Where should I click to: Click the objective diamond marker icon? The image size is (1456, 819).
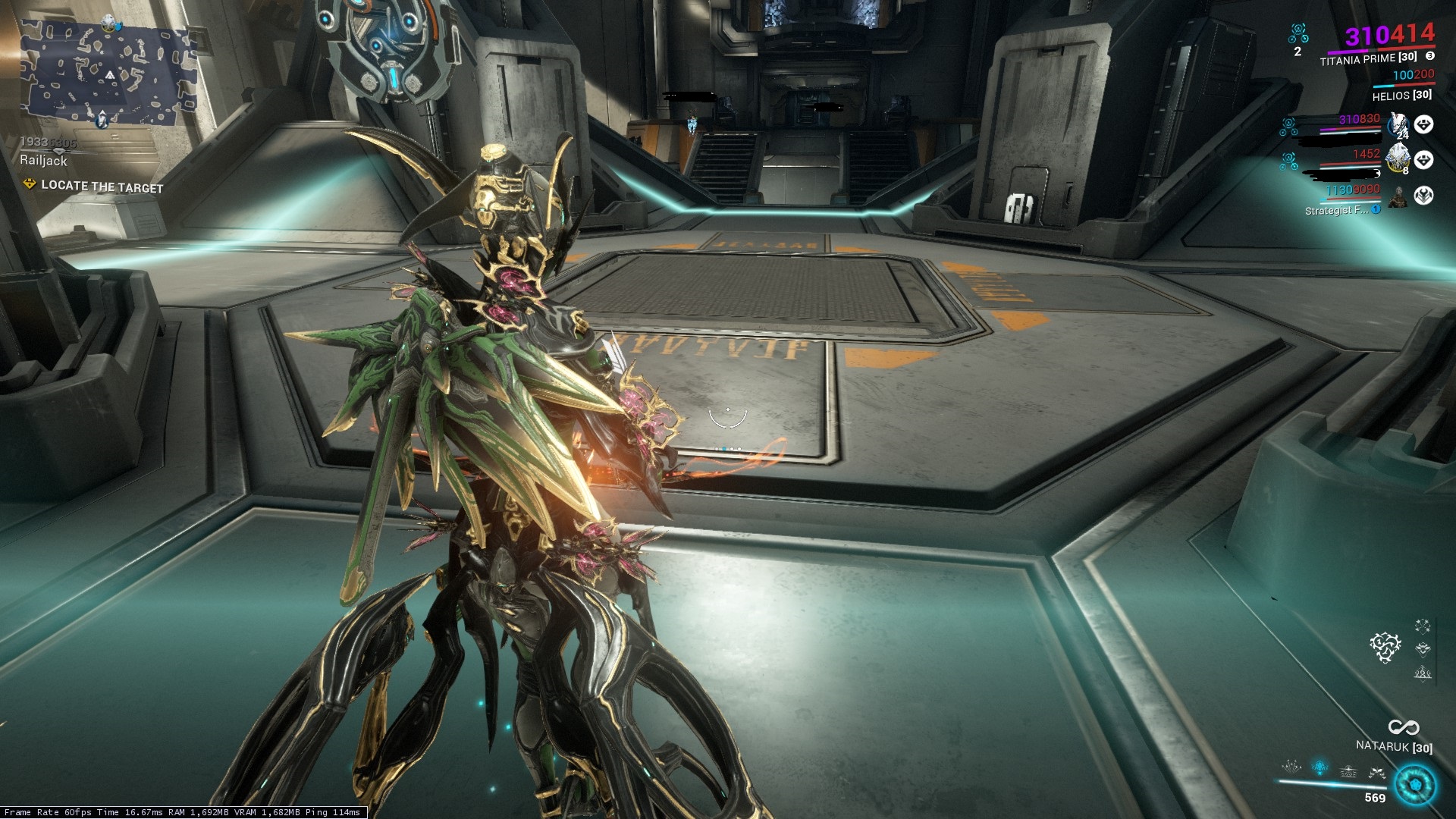click(x=28, y=183)
